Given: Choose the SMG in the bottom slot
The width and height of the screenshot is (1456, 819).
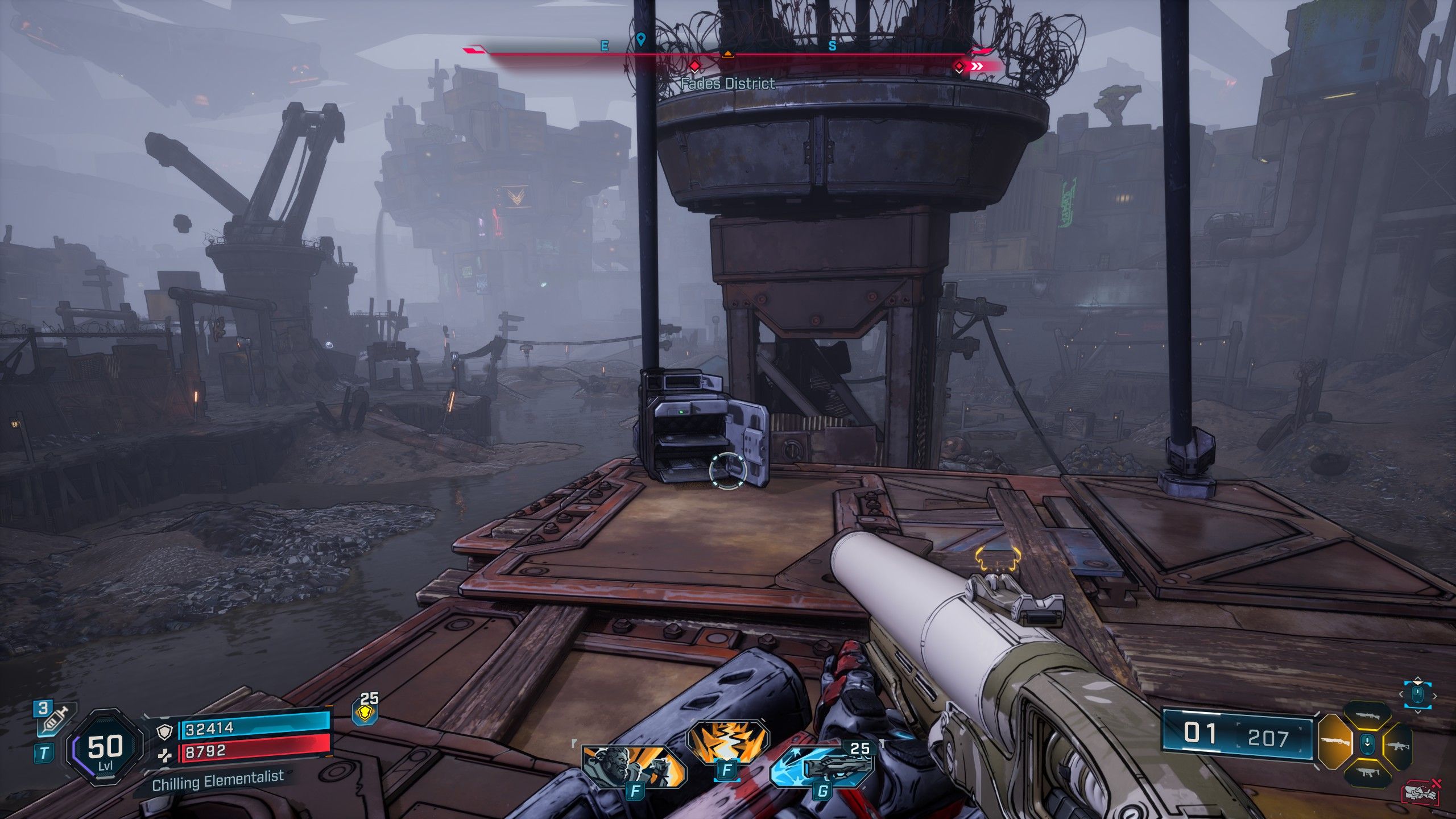Looking at the screenshot, I should (1366, 772).
